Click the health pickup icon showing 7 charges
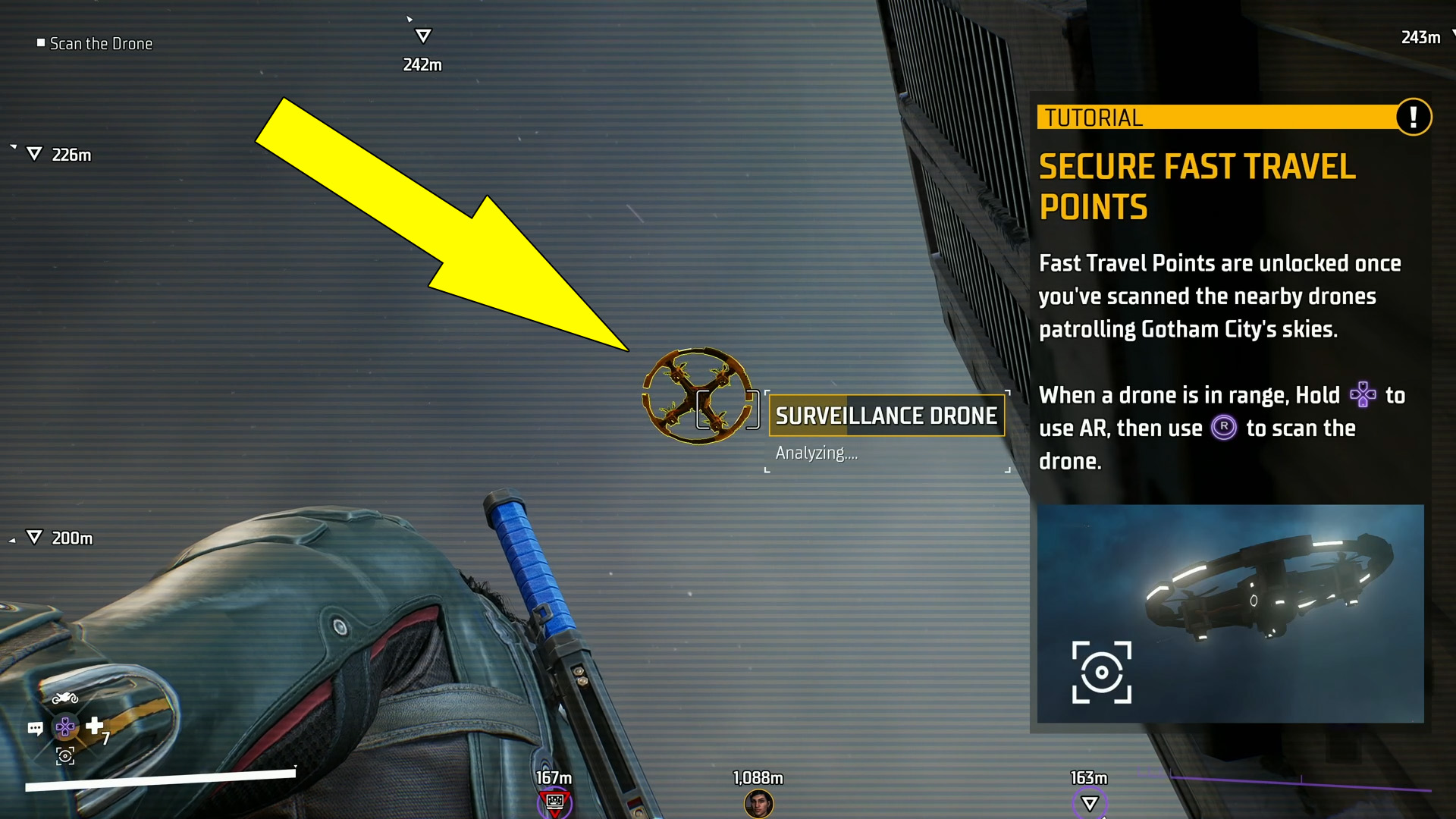The image size is (1456, 819). (x=94, y=726)
